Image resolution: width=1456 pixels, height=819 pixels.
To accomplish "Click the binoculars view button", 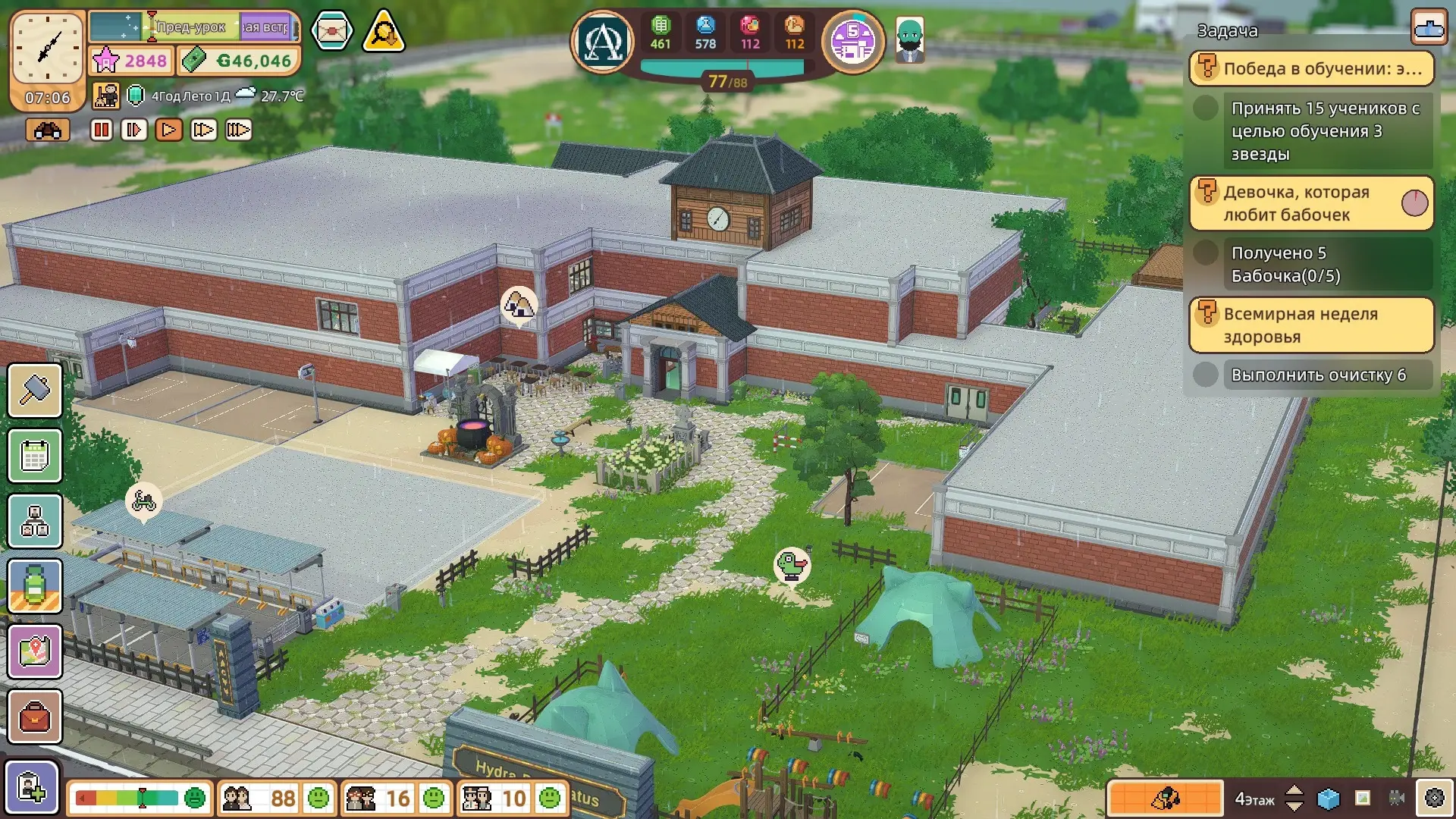I will click(x=48, y=130).
